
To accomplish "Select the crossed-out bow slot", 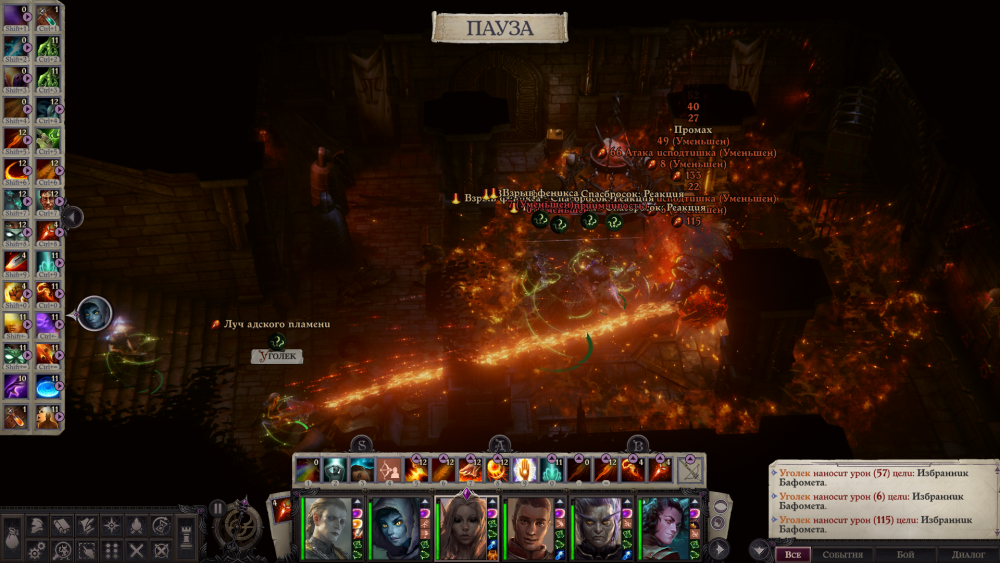I will coord(689,469).
